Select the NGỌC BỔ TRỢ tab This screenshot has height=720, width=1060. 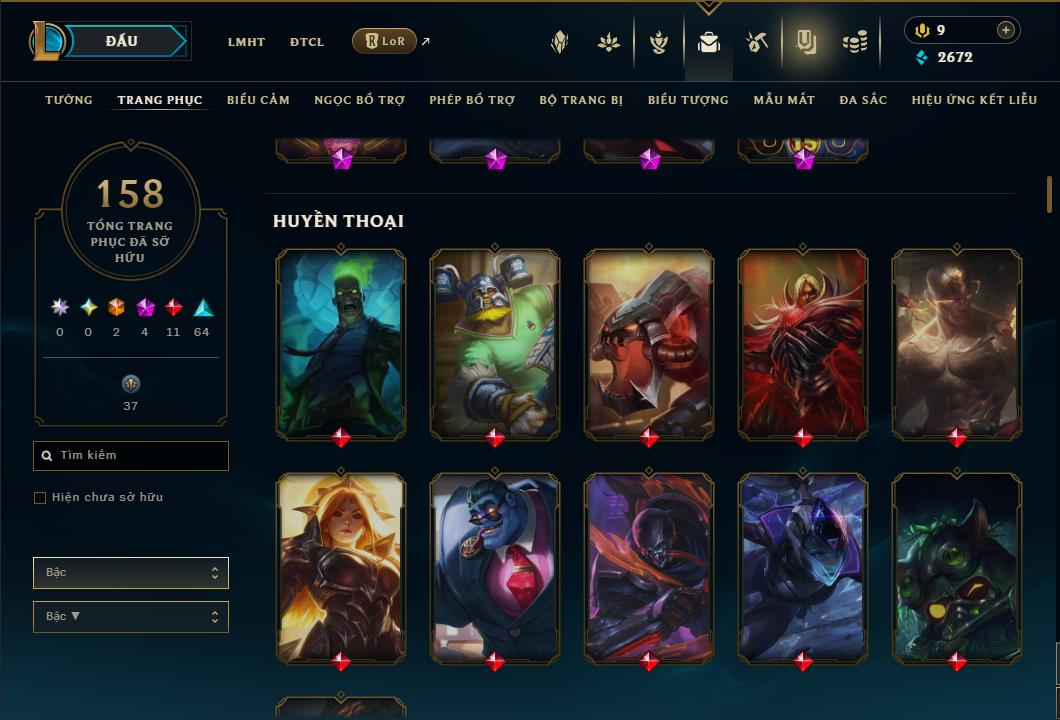pos(359,100)
